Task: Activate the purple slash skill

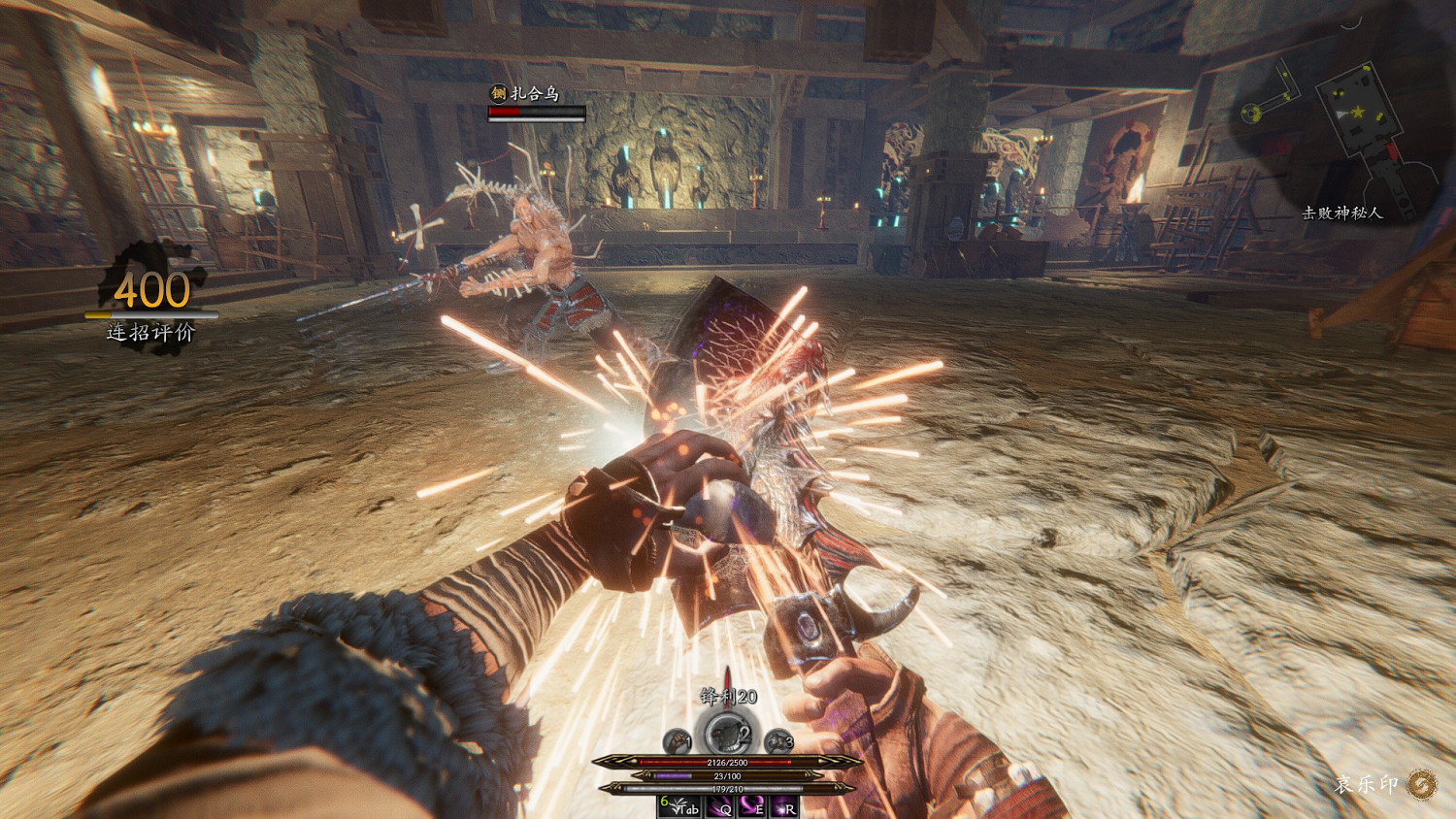Action: [719, 807]
